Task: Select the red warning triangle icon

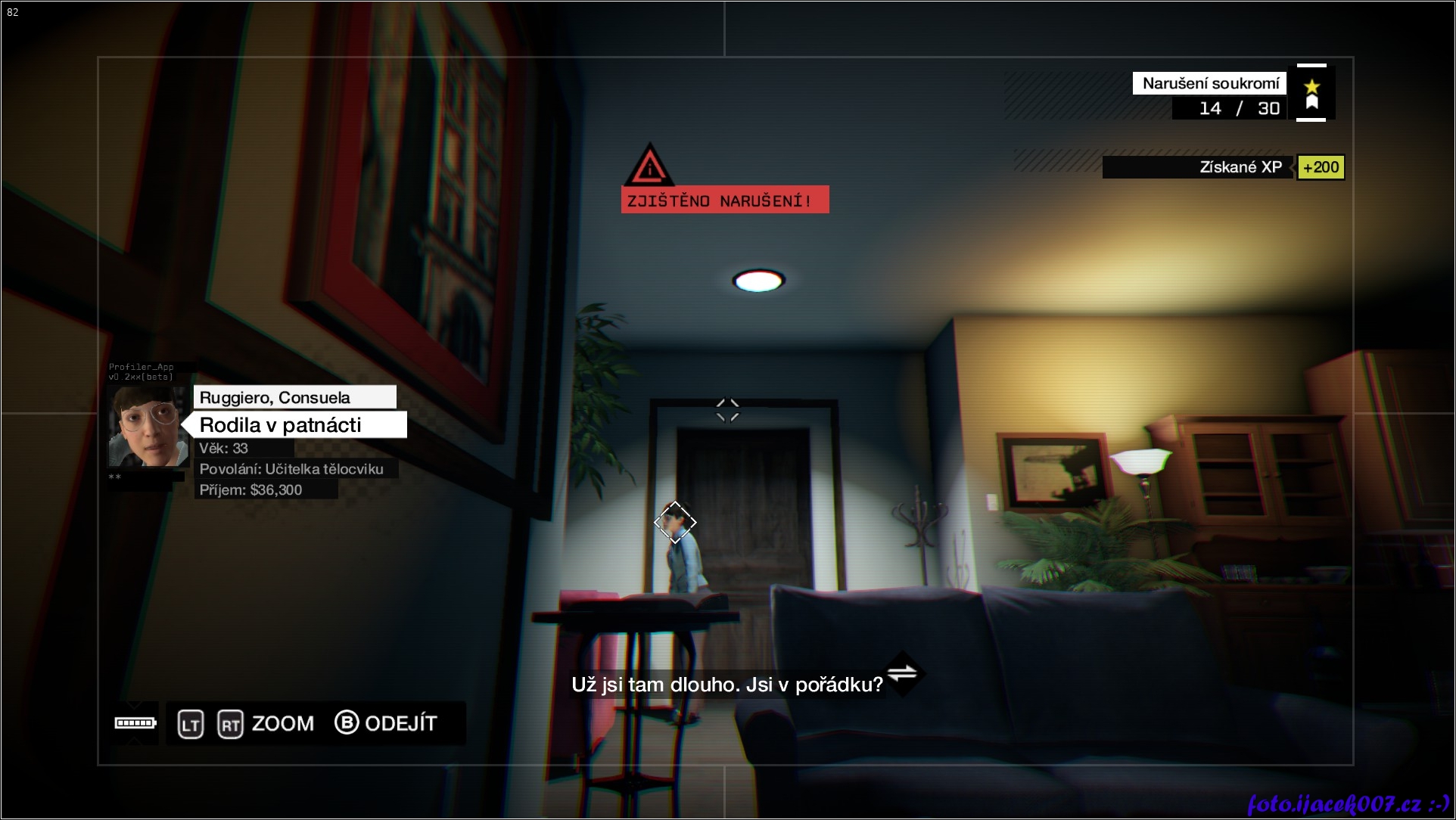Action: pyautogui.click(x=649, y=166)
